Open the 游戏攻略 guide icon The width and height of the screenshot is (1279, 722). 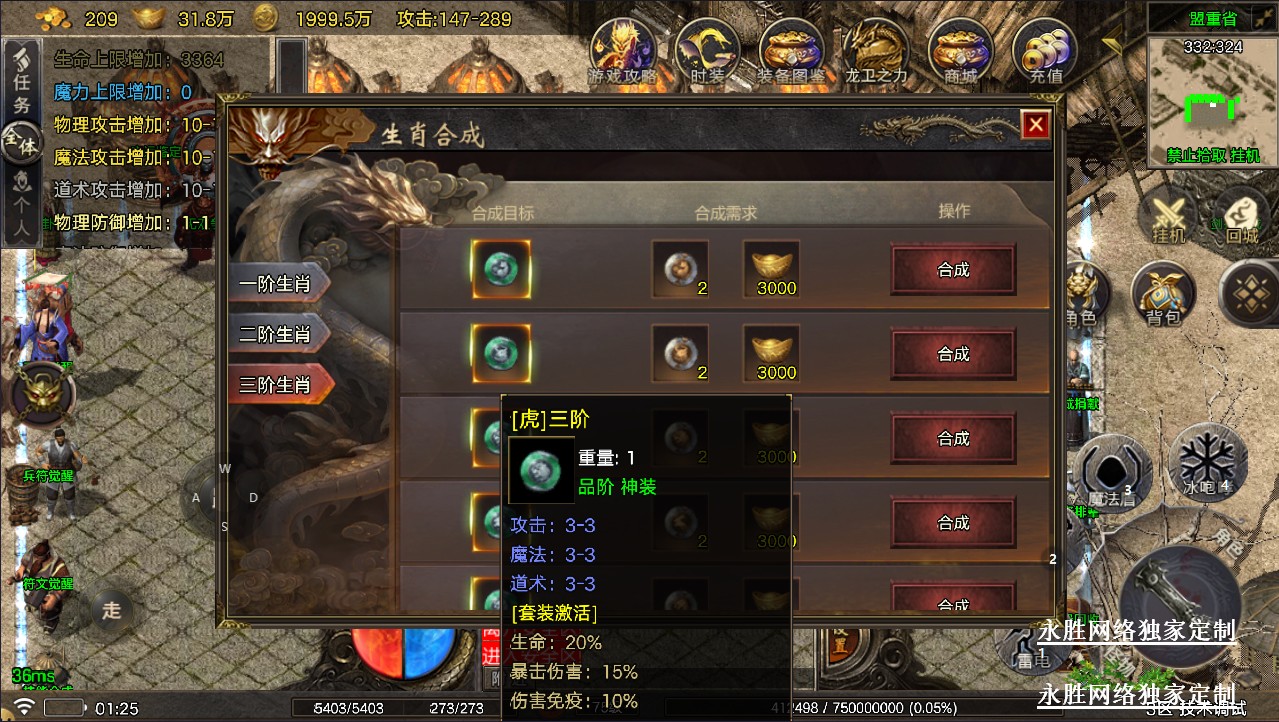pos(623,52)
